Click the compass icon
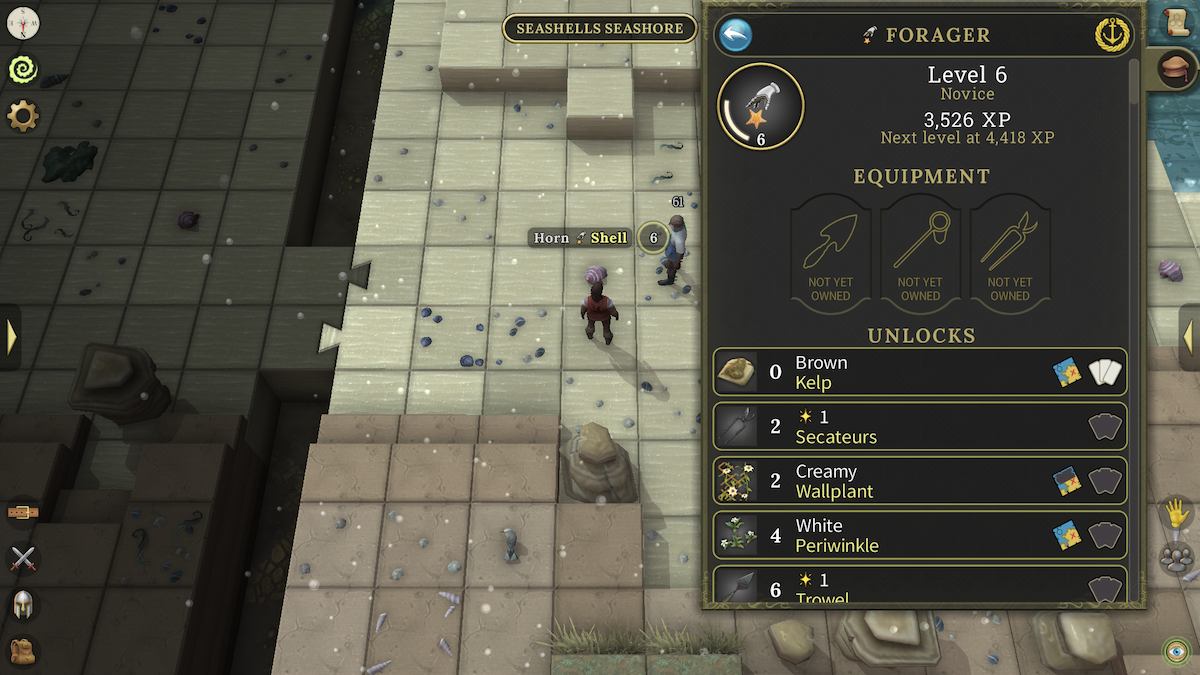 tap(22, 20)
